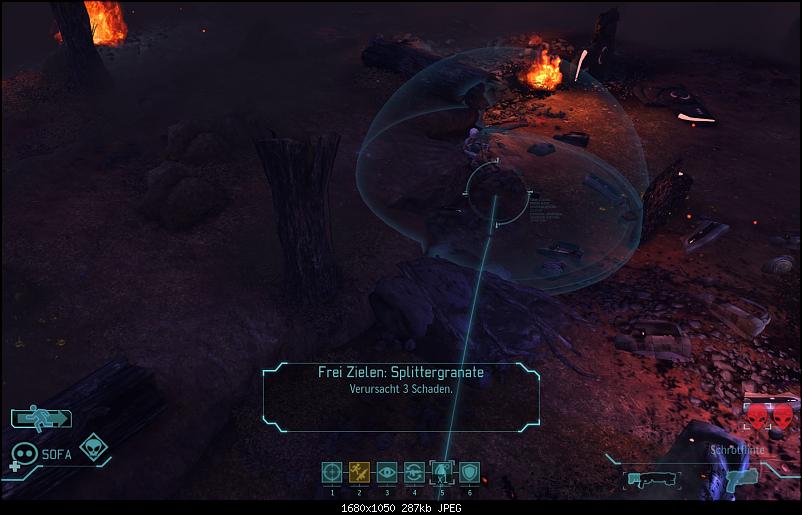Screen dimensions: 802x515
Task: Click the running man end-turn arrow button
Action: pos(42,418)
